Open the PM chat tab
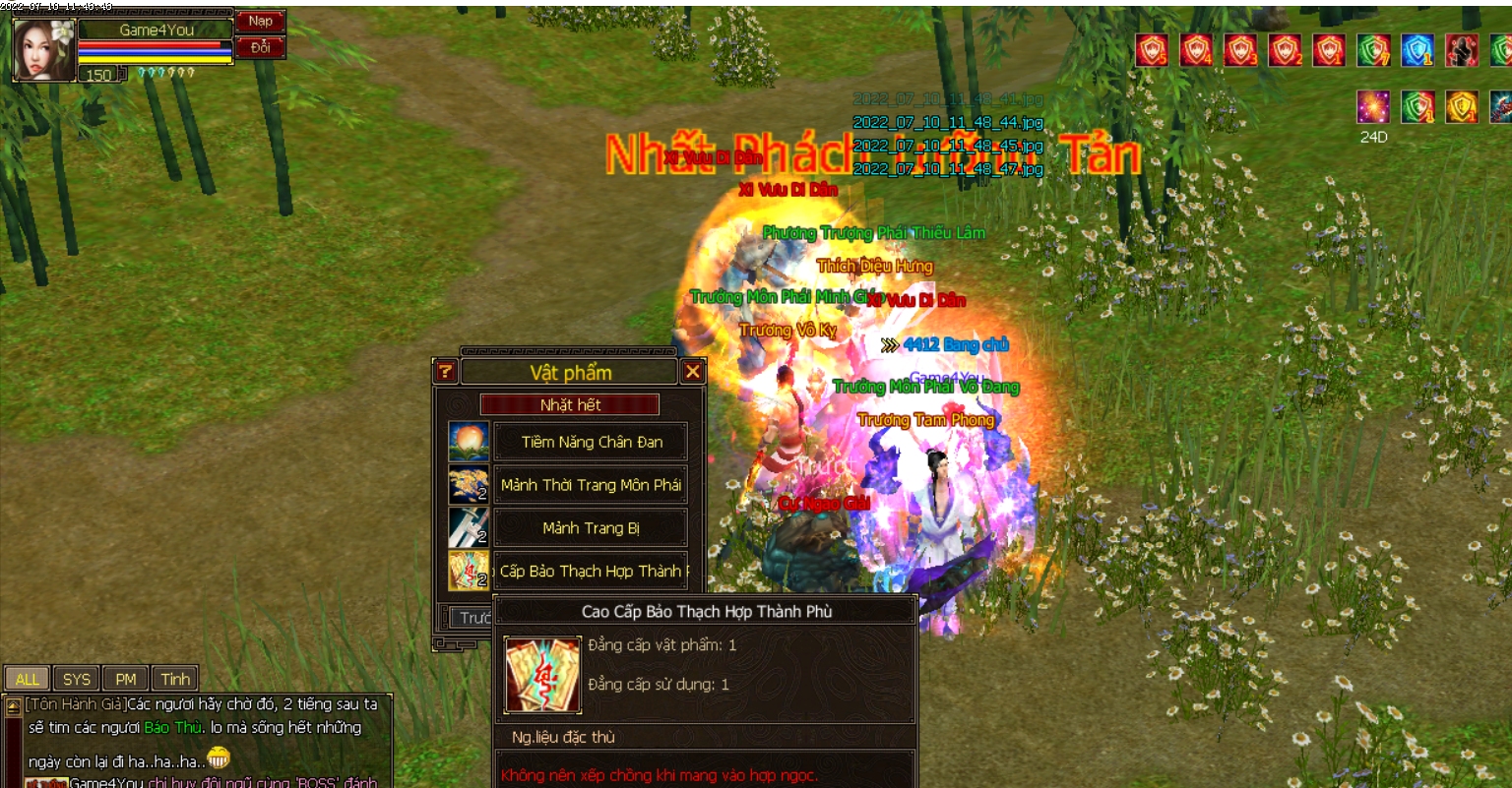The width and height of the screenshot is (1512, 788). pyautogui.click(x=126, y=679)
